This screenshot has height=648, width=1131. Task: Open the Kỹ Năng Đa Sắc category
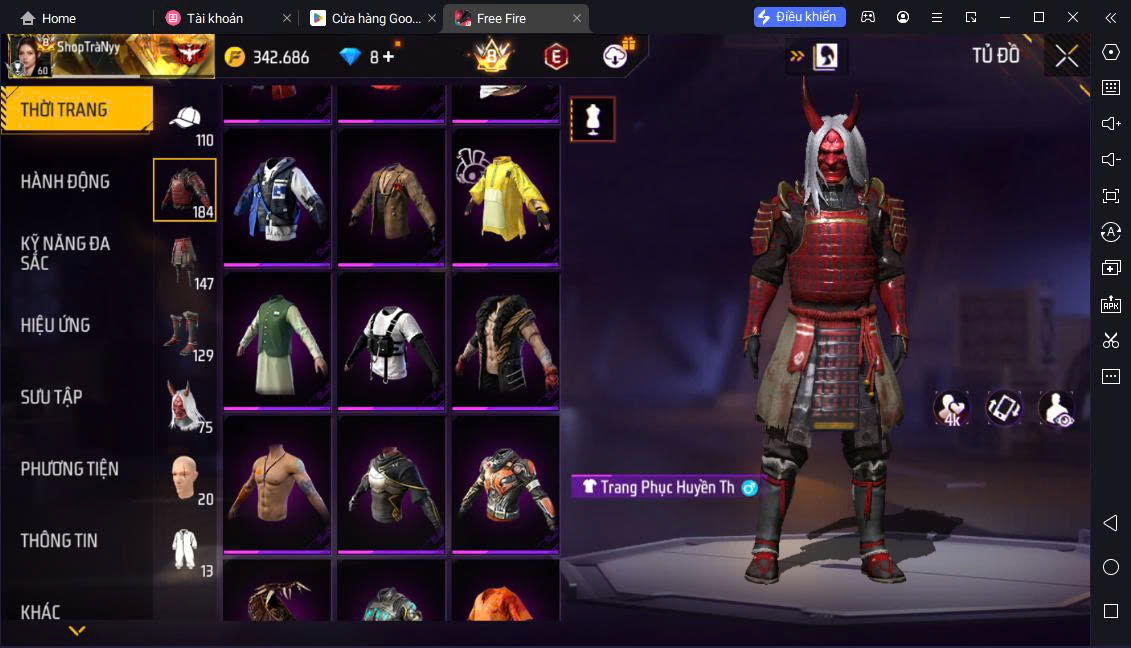point(66,253)
